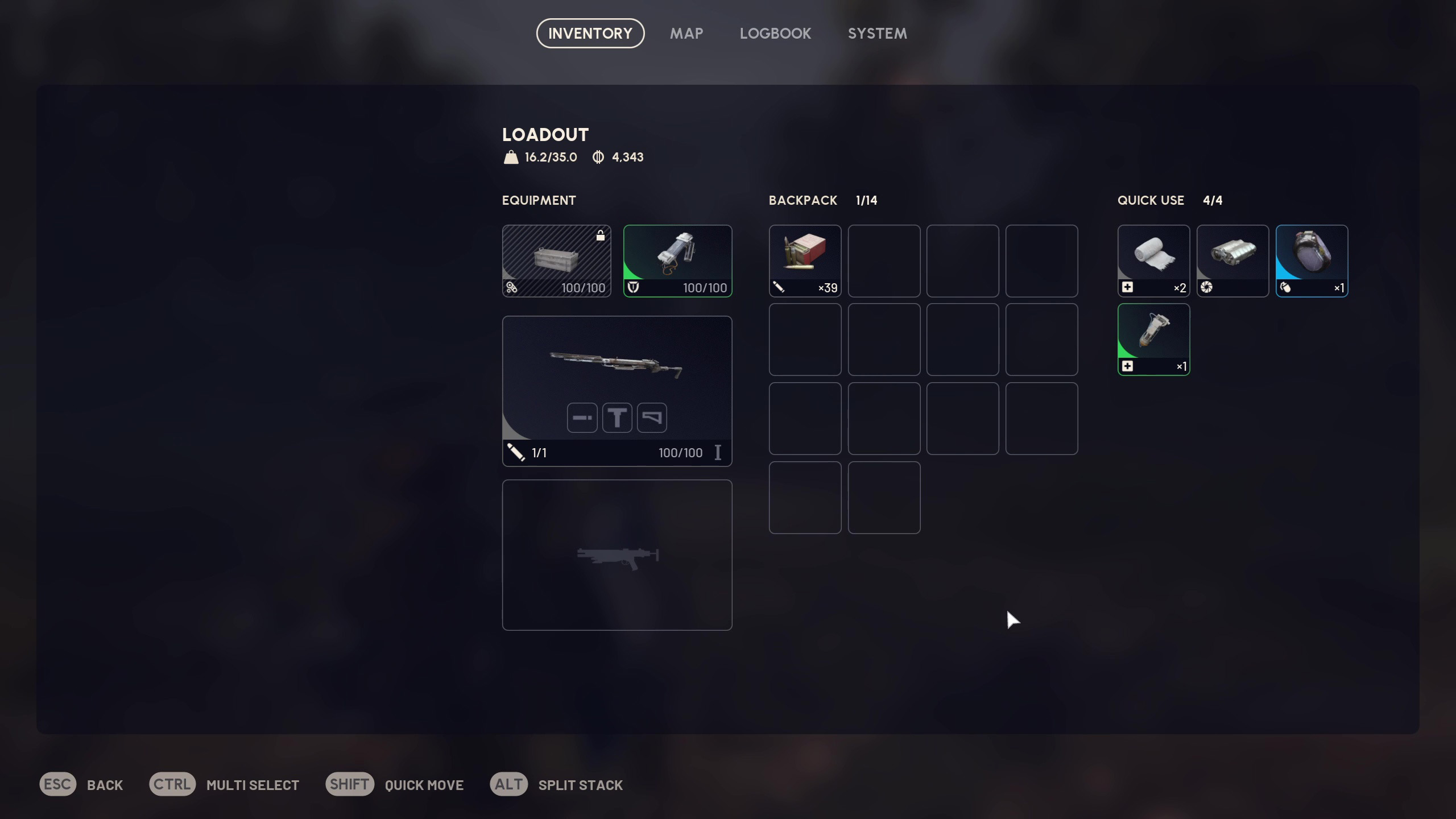Screen dimensions: 1456x819
Task: Switch to the Inventory tab
Action: tap(590, 34)
